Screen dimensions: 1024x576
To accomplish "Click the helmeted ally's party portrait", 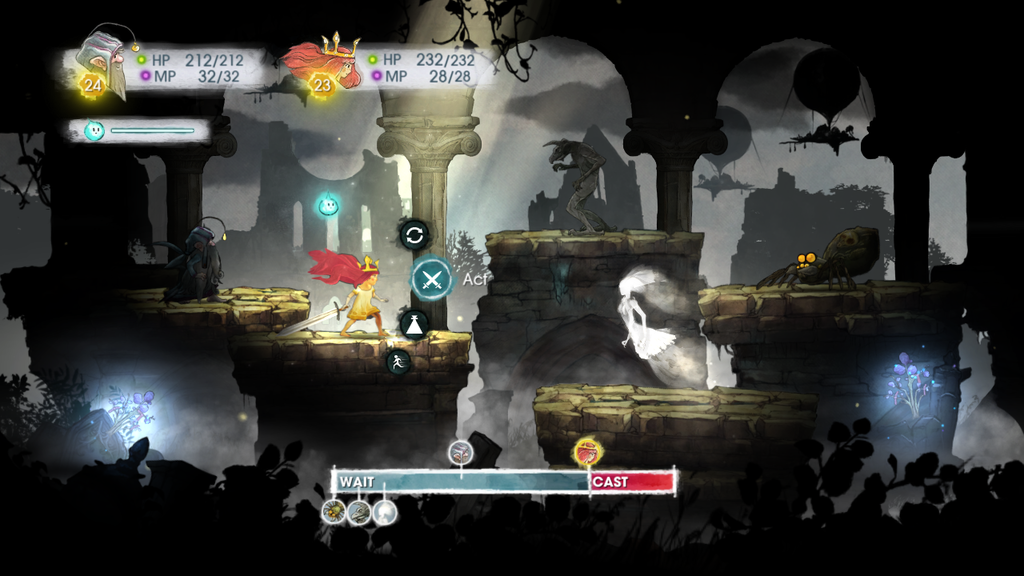I will 105,60.
